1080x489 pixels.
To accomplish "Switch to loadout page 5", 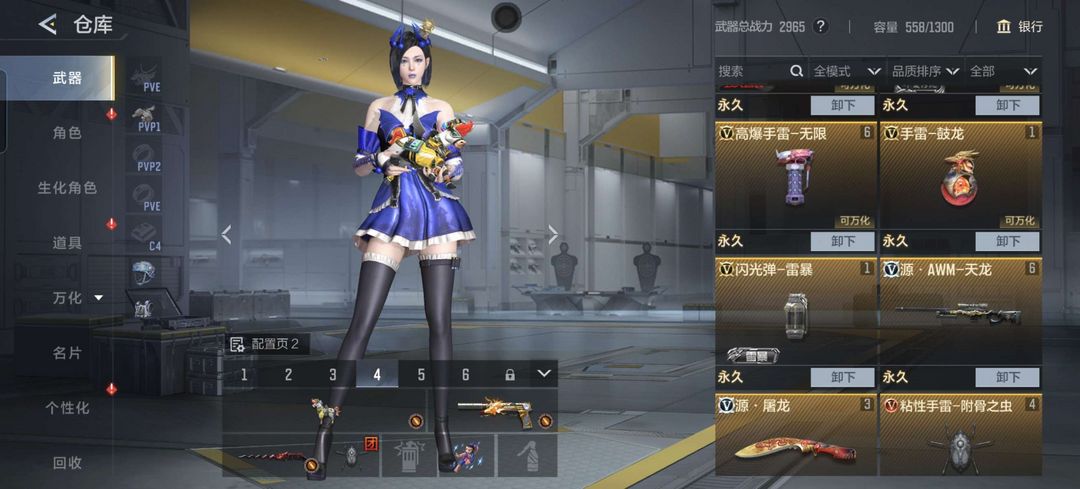I will pyautogui.click(x=421, y=375).
